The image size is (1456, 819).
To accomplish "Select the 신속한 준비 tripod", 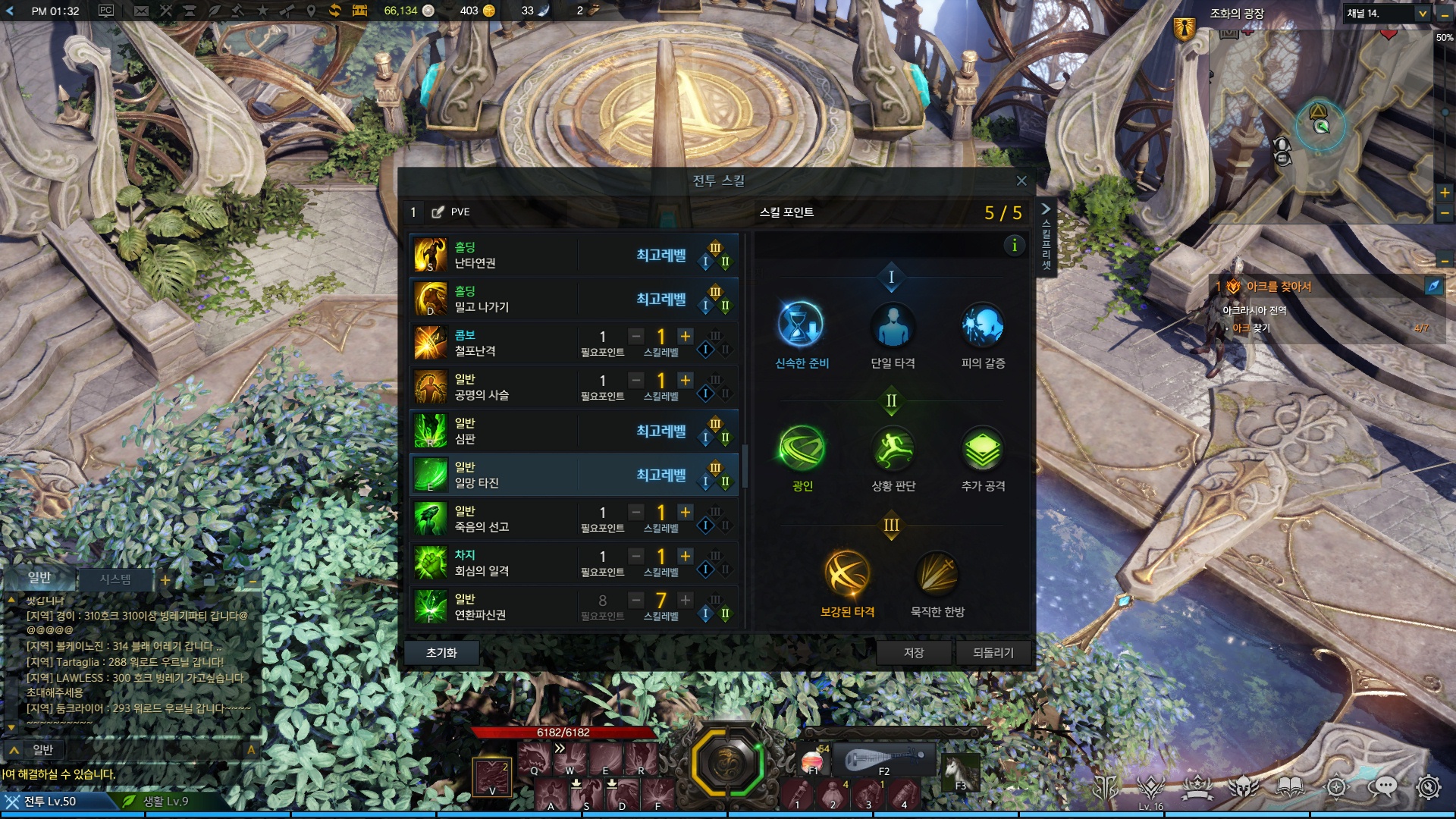I will [x=801, y=325].
